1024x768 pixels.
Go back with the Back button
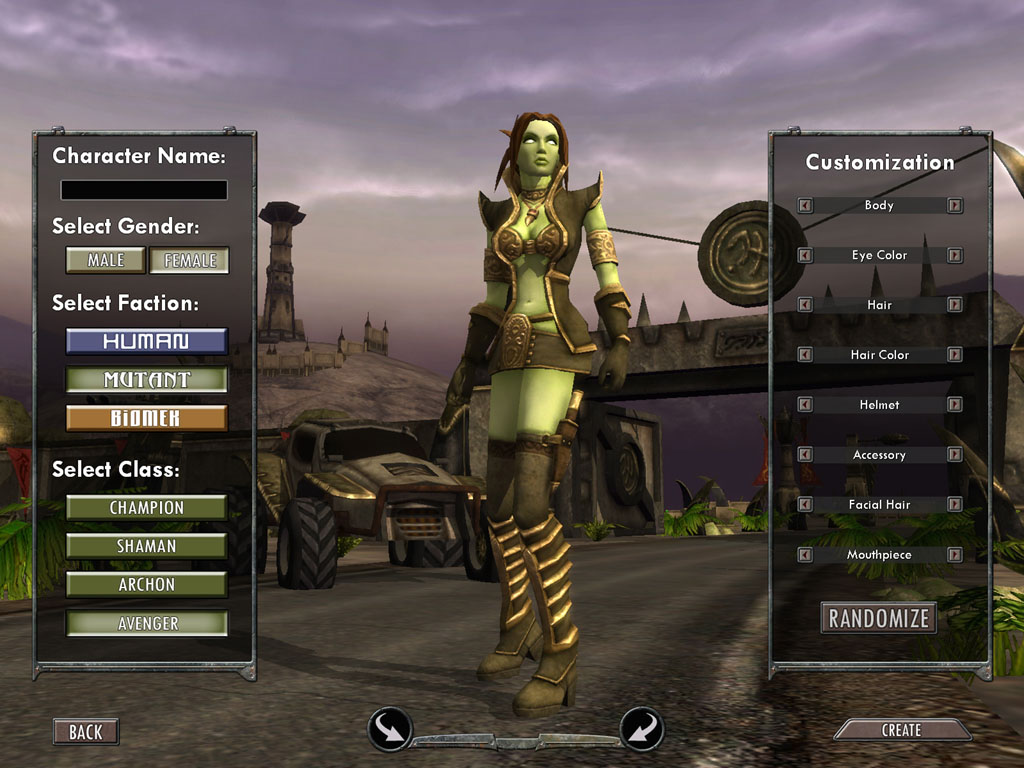(85, 732)
